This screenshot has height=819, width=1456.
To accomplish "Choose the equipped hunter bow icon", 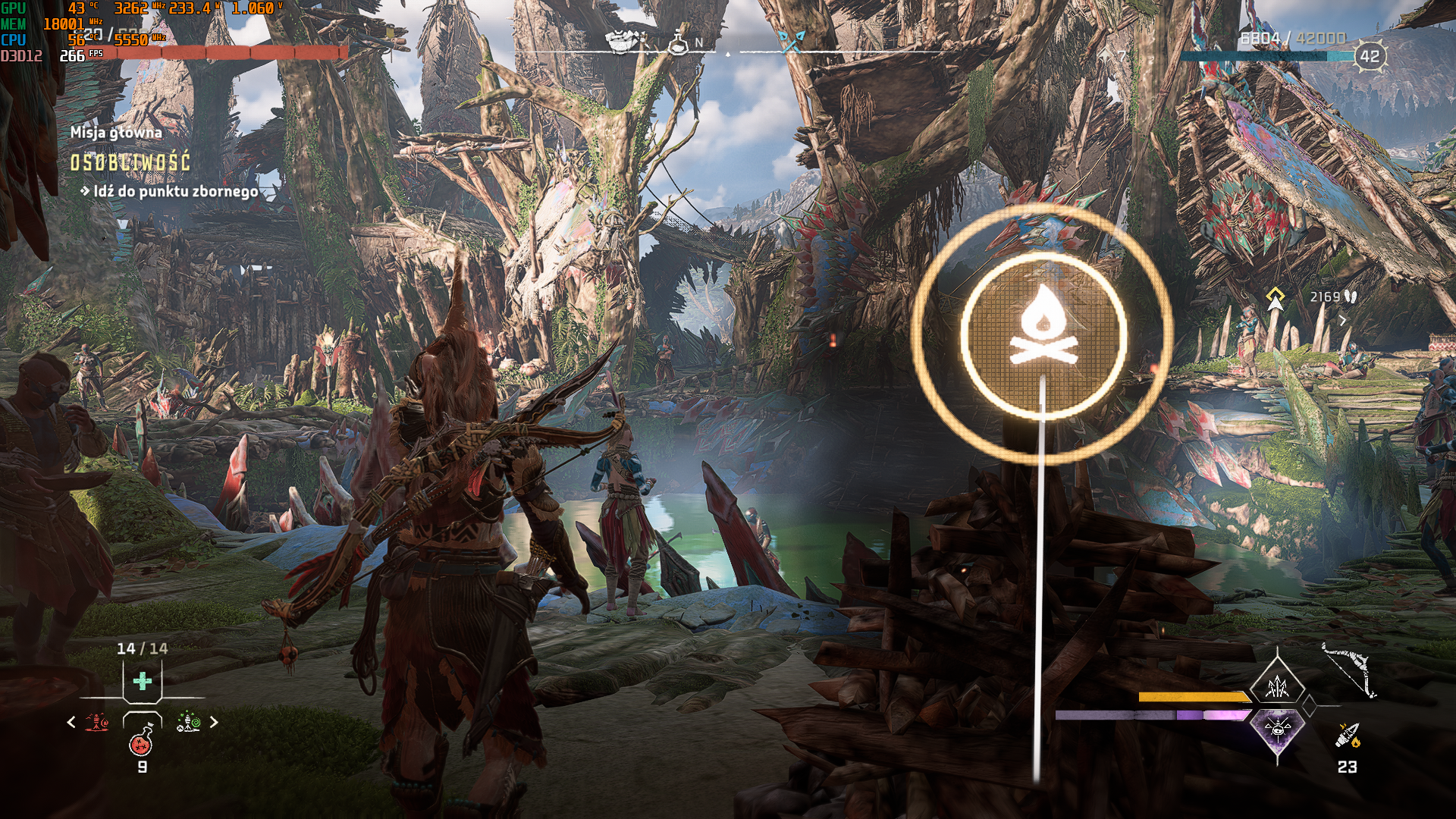I will (x=1350, y=671).
